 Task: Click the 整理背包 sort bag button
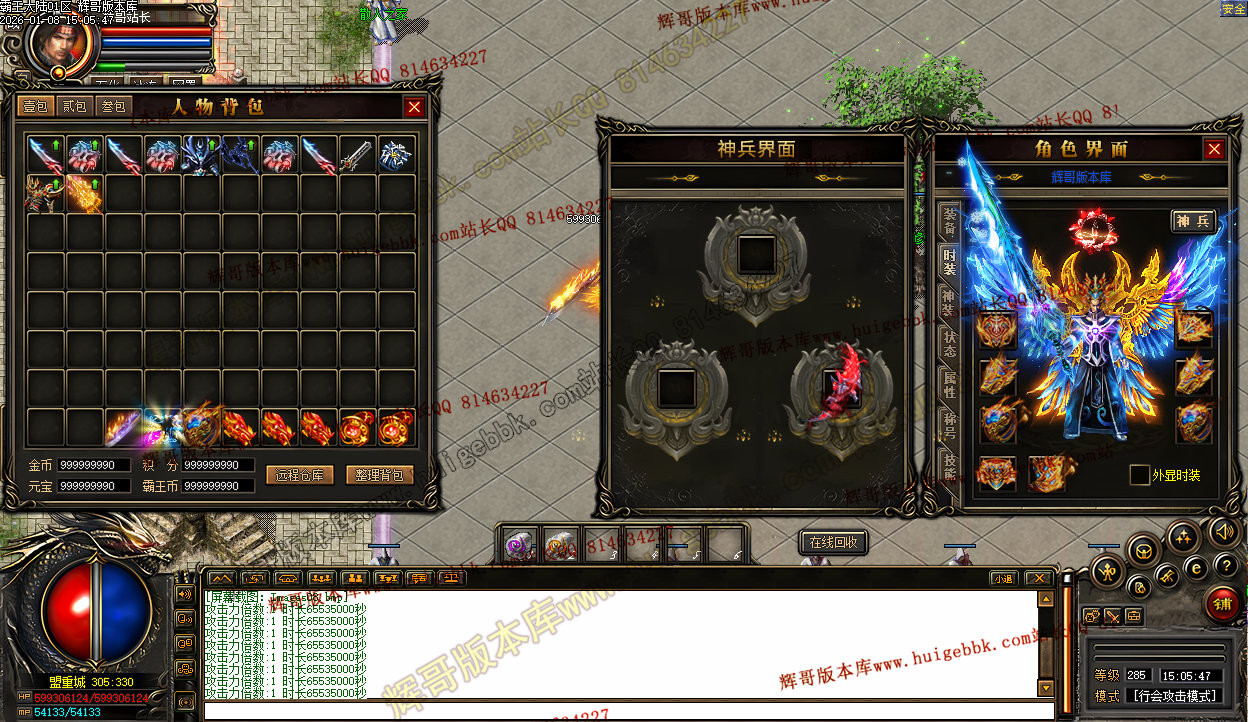(x=380, y=476)
